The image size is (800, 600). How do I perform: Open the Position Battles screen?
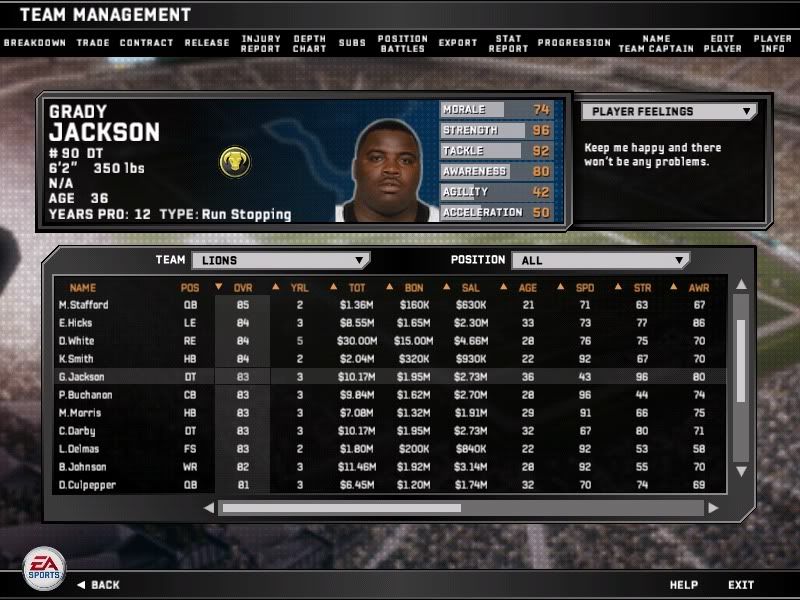point(403,43)
